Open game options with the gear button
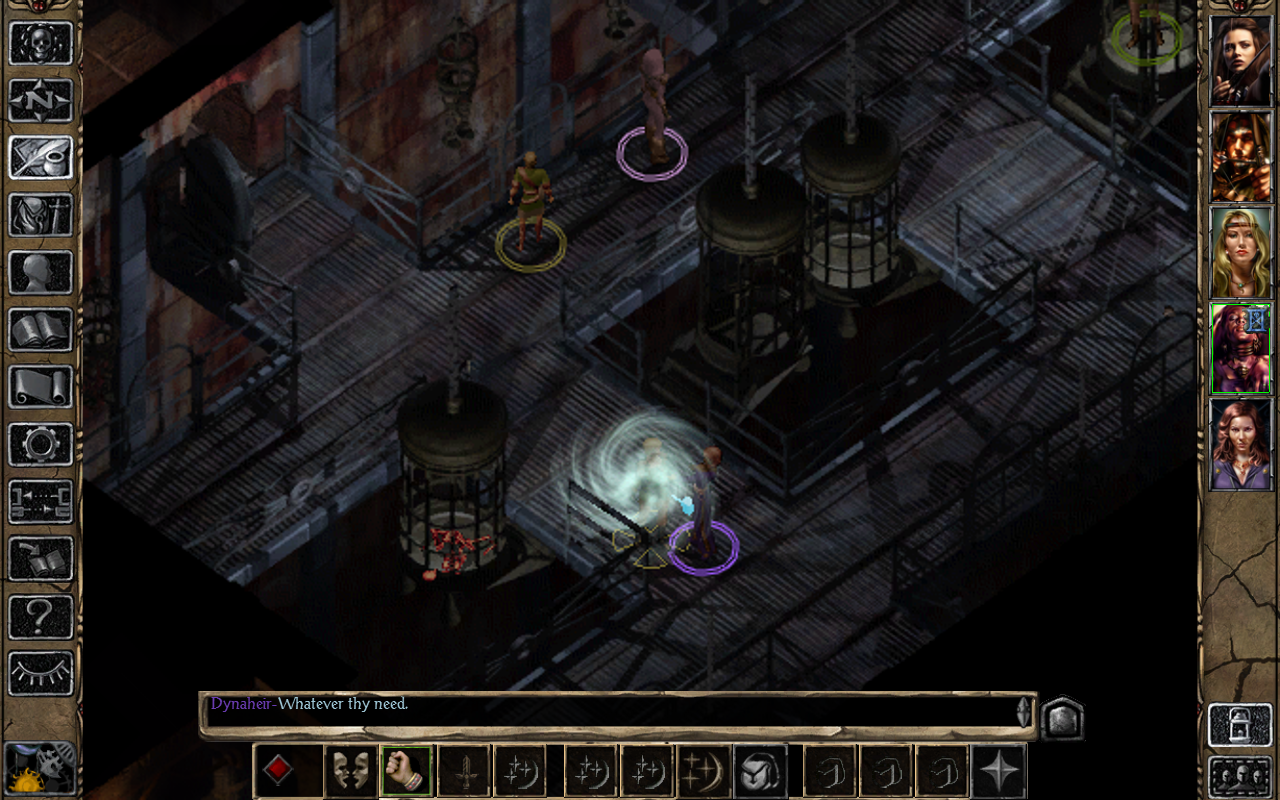This screenshot has height=800, width=1280. pyautogui.click(x=41, y=444)
